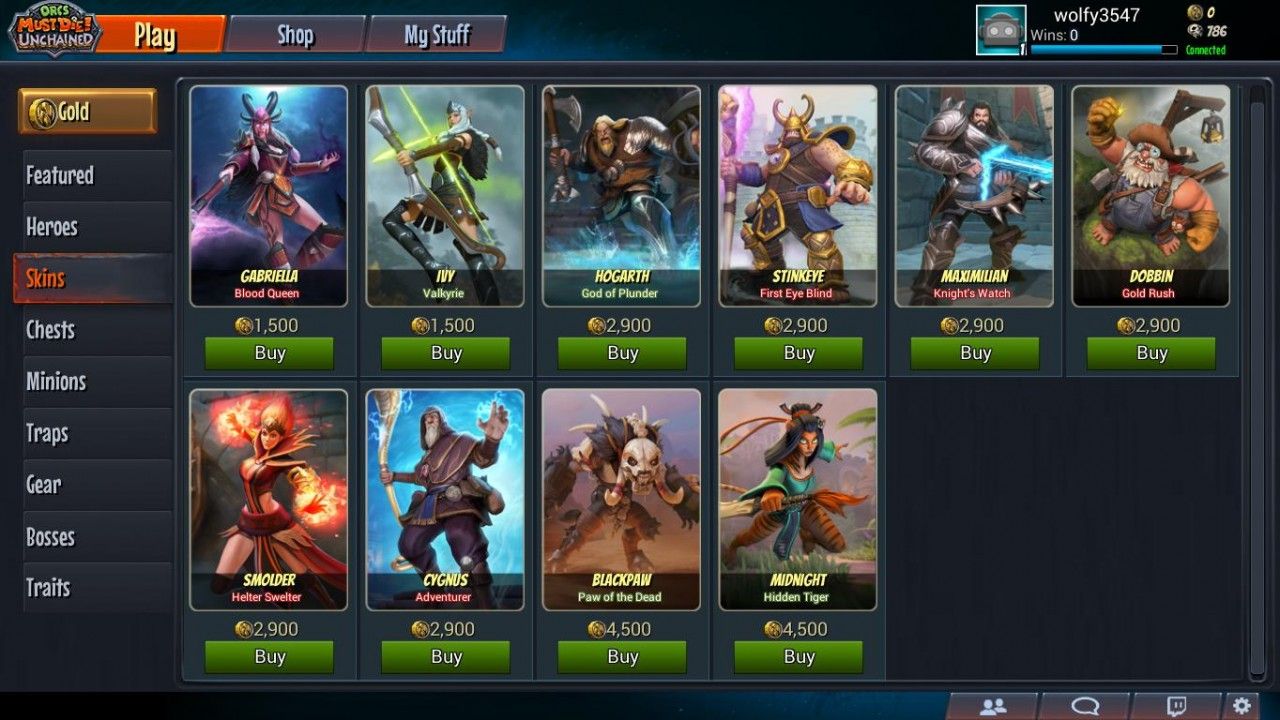Open the Stinkeye First Eye Blind card
Screen dimensions: 1280x720
[798, 195]
